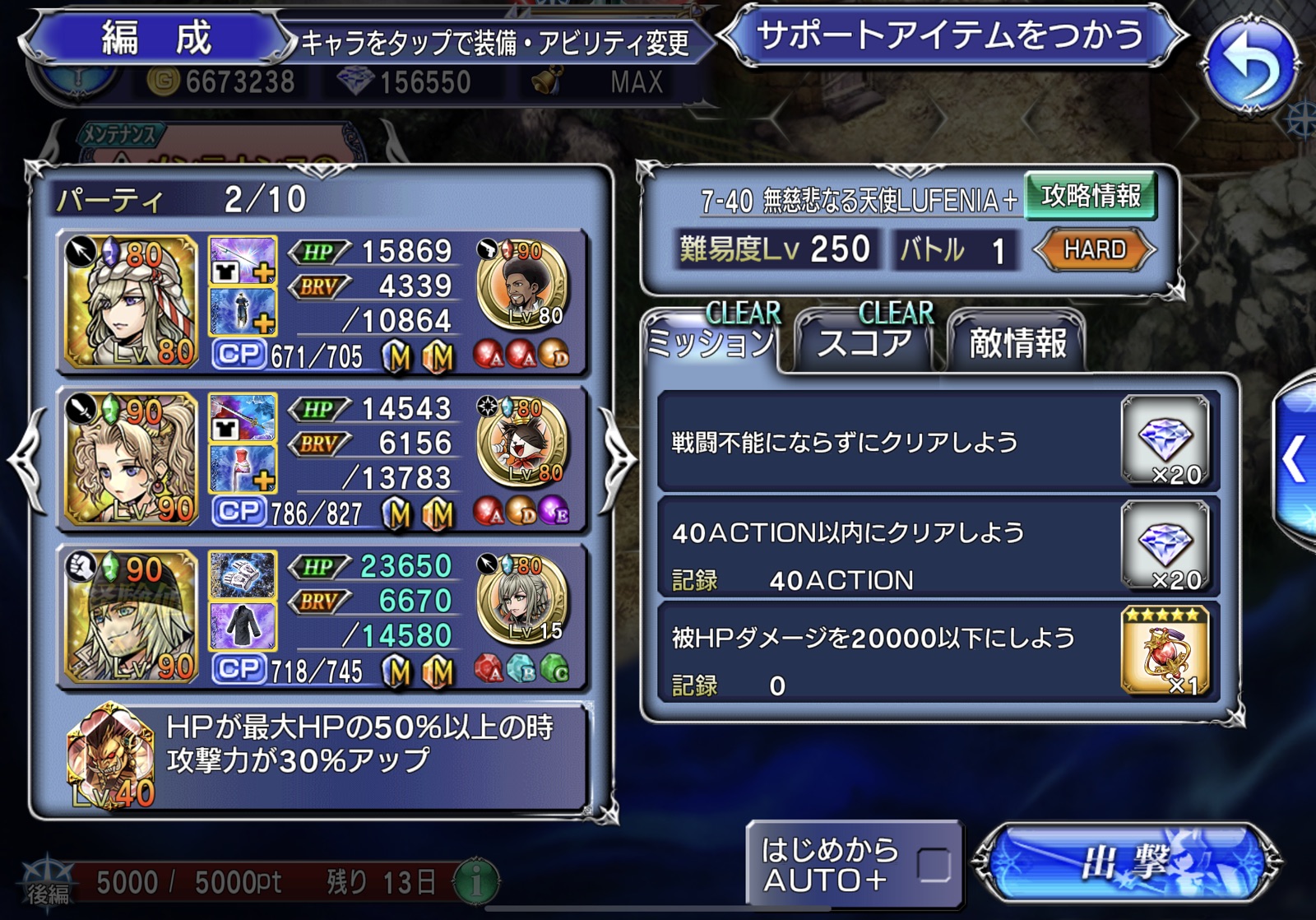Select the beanie-wearing Lv 90 character portrait
Viewport: 1316px width, 920px height.
tap(132, 616)
